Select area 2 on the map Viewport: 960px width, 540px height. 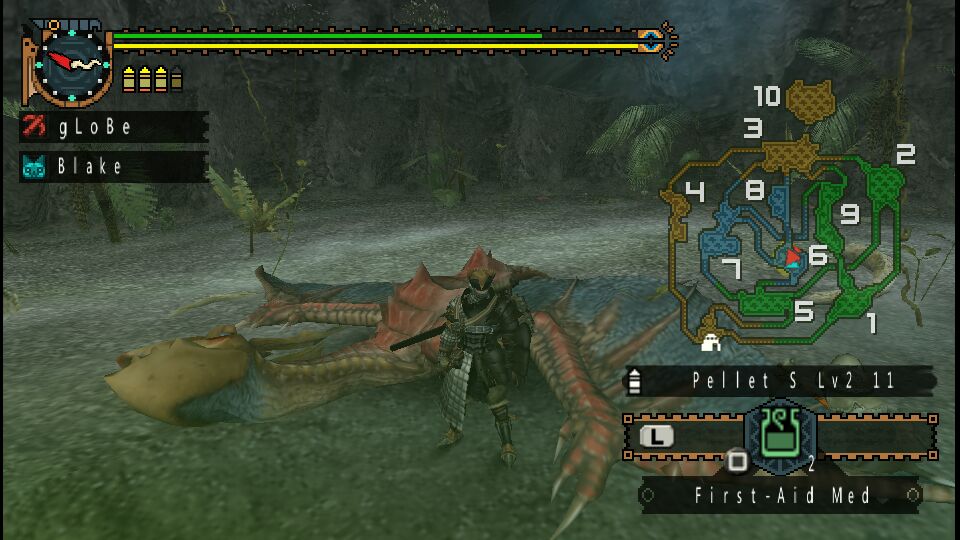[x=883, y=180]
